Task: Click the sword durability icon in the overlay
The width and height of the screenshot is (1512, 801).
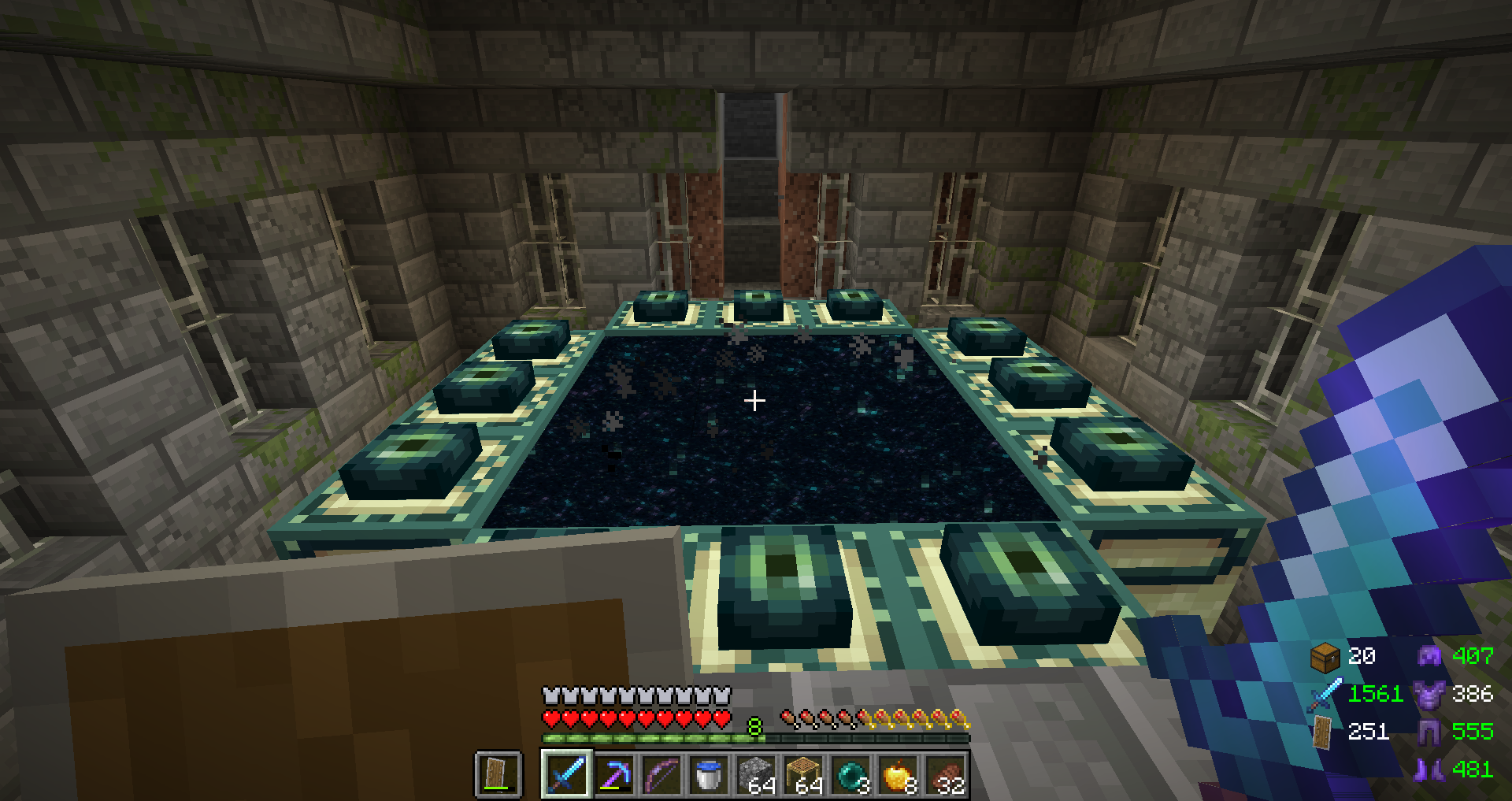Action: click(x=1325, y=694)
